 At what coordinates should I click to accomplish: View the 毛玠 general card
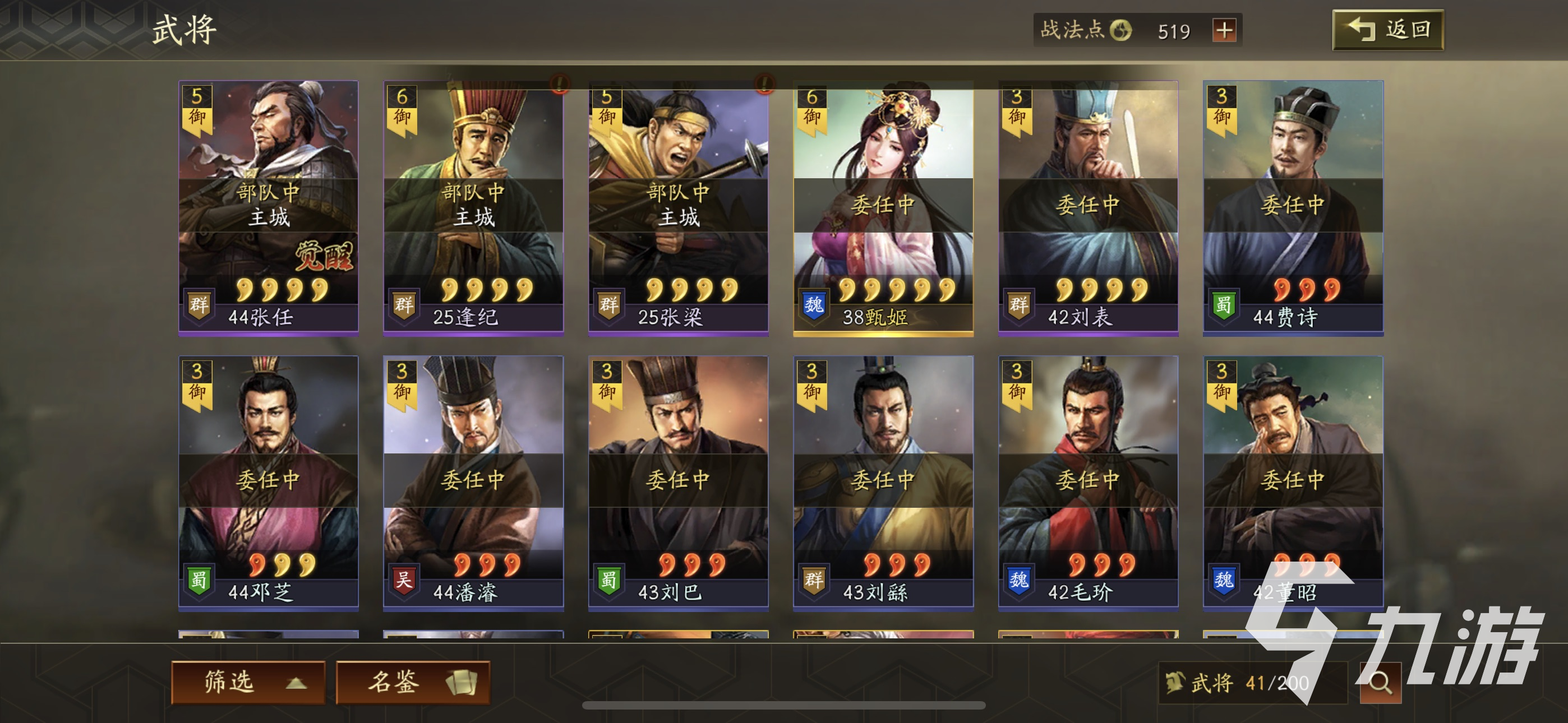click(1089, 482)
